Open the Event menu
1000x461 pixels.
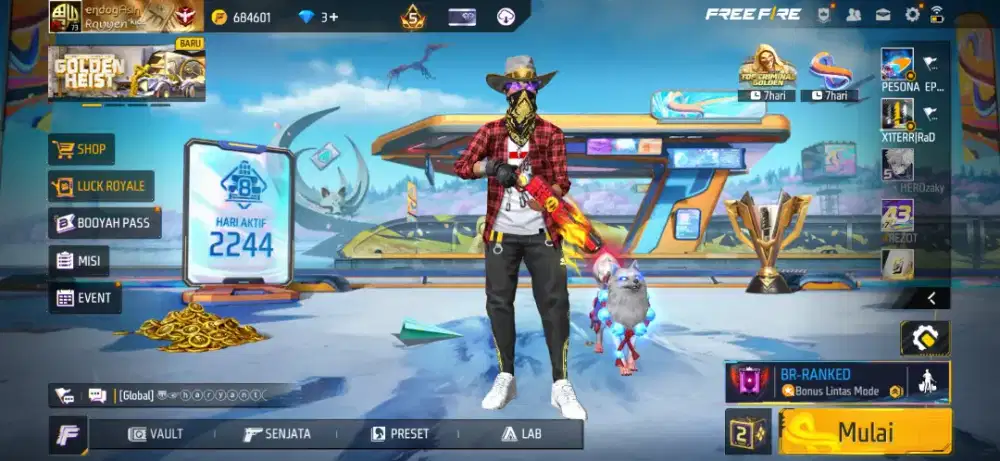tap(84, 297)
